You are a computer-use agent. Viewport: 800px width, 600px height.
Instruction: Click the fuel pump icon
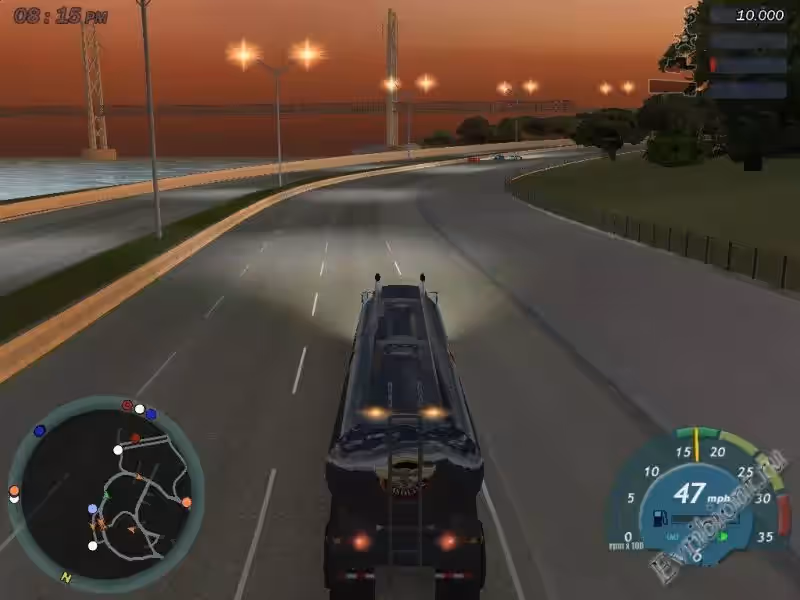(660, 518)
